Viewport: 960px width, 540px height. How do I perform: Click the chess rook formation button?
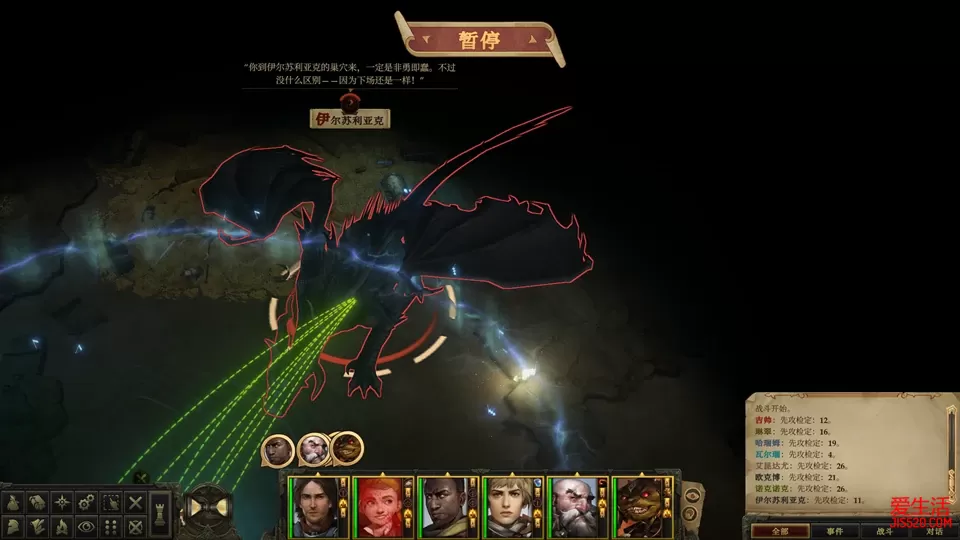point(160,514)
